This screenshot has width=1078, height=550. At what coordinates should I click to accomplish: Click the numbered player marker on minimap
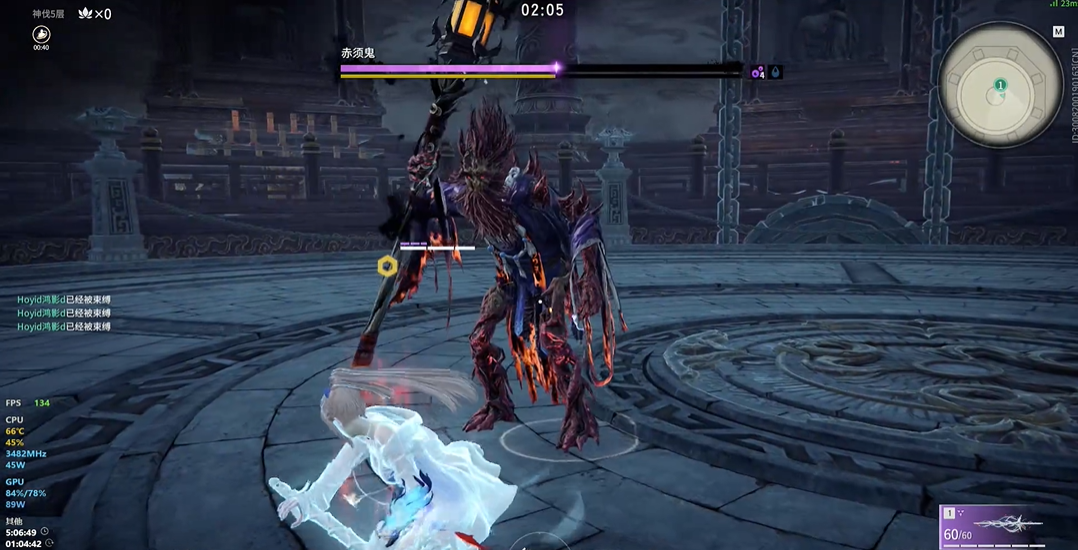click(1000, 86)
